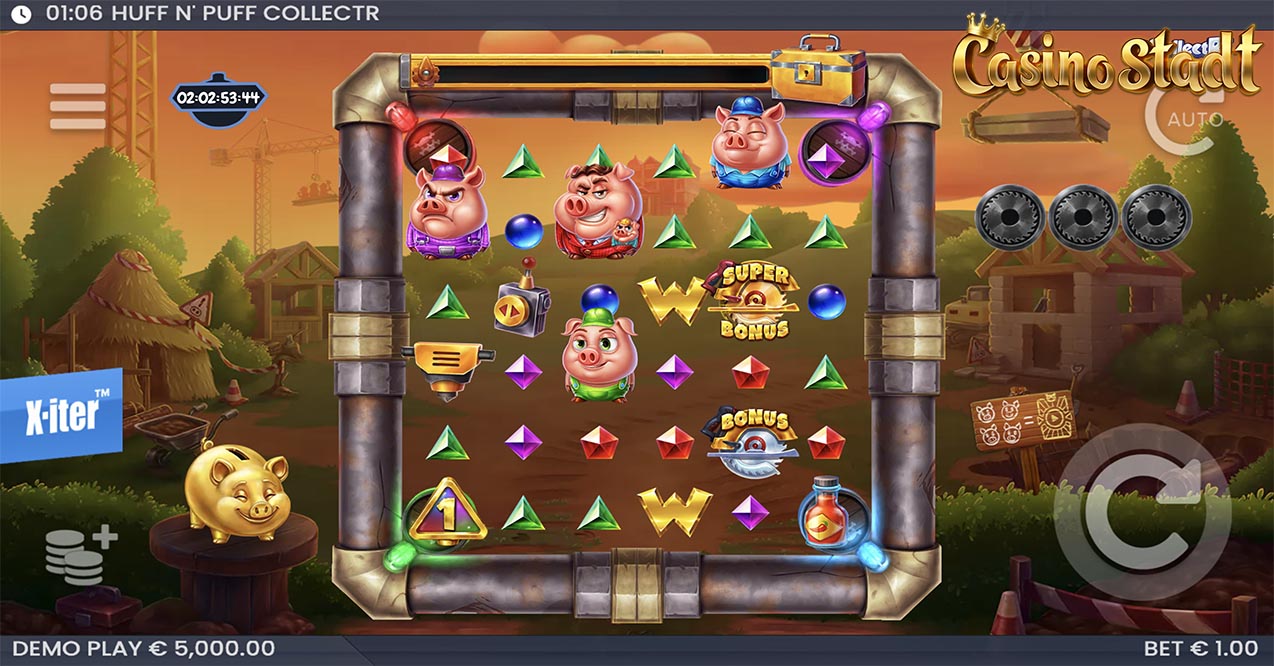Screen dimensions: 1274x666
Task: Open the X-iter feature menu
Action: click(60, 415)
